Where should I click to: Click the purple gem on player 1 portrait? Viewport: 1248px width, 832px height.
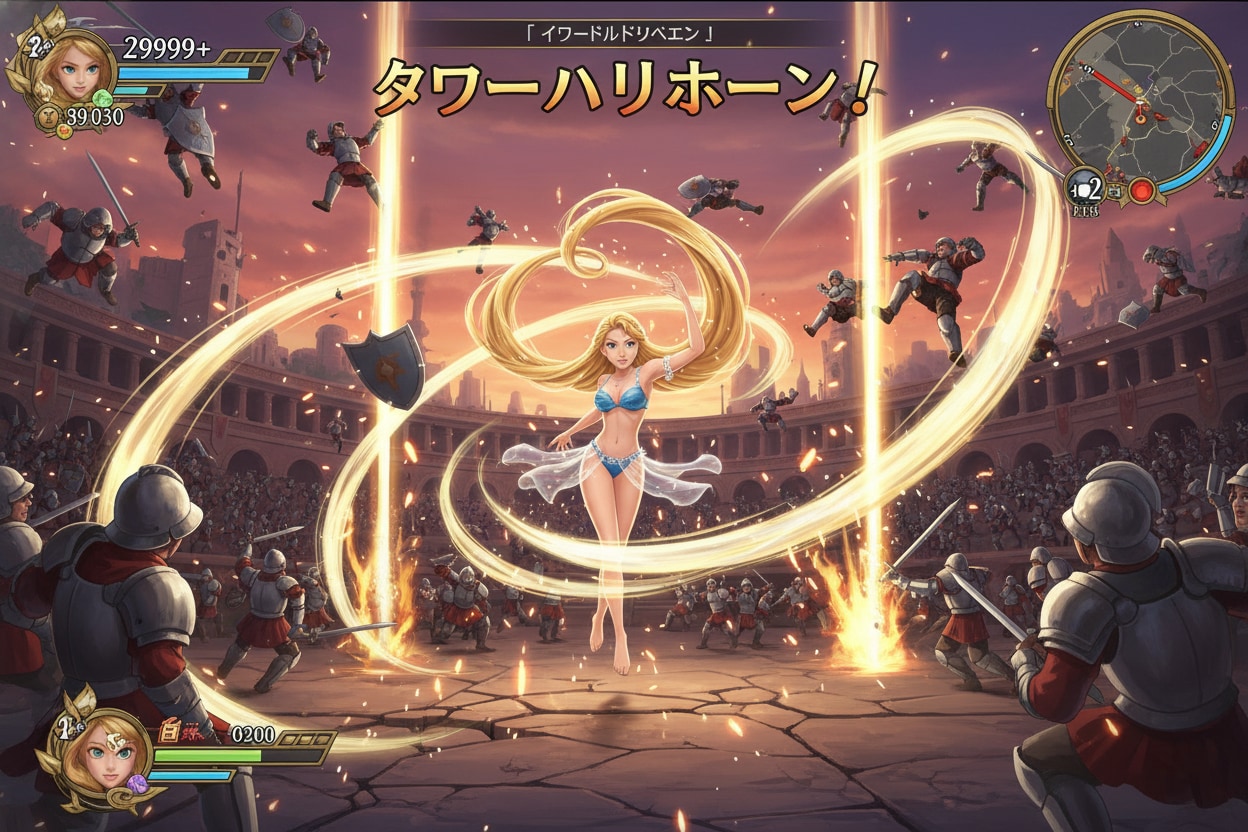[x=137, y=785]
